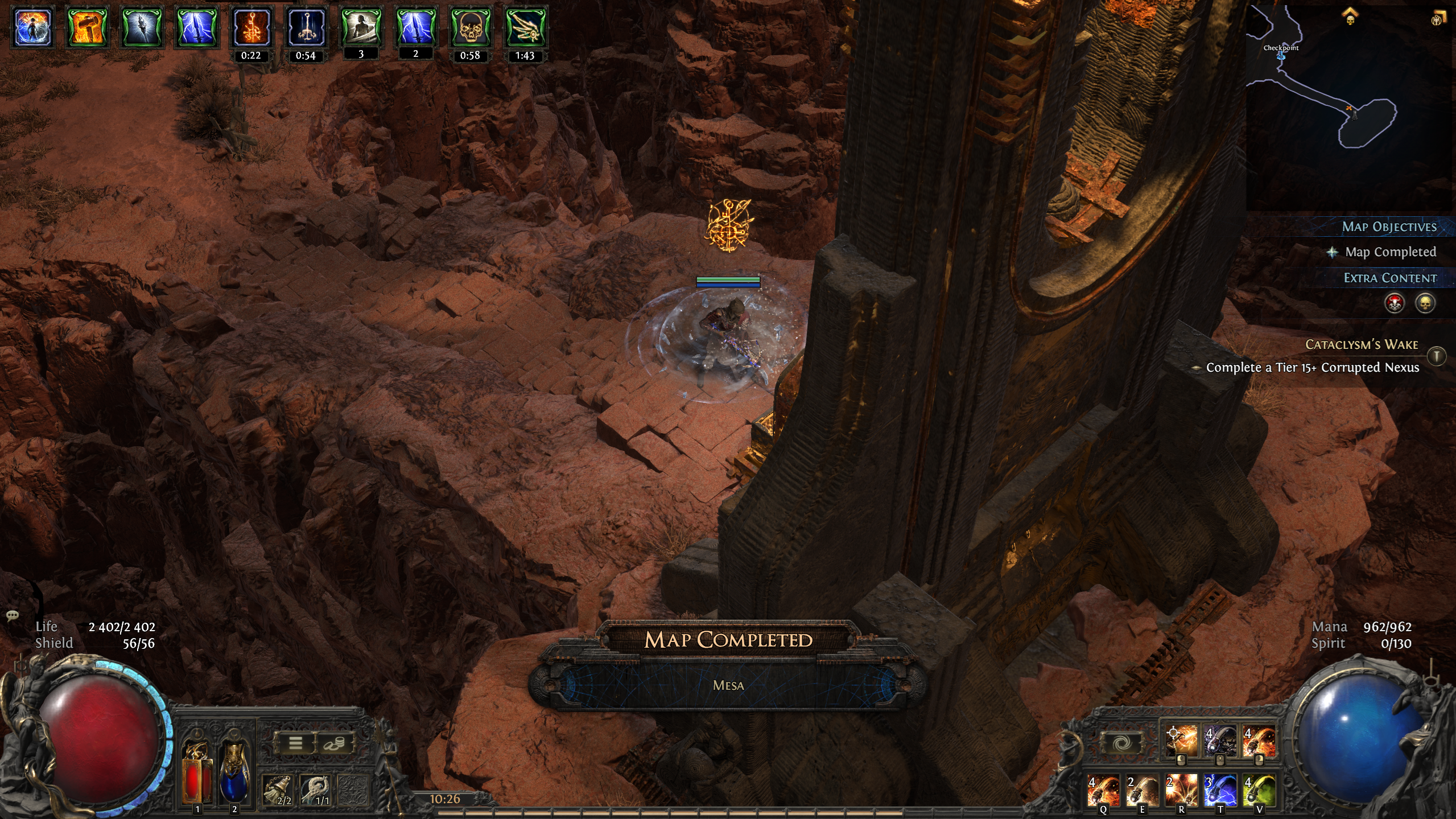Open the coins and rings shop button

[333, 743]
